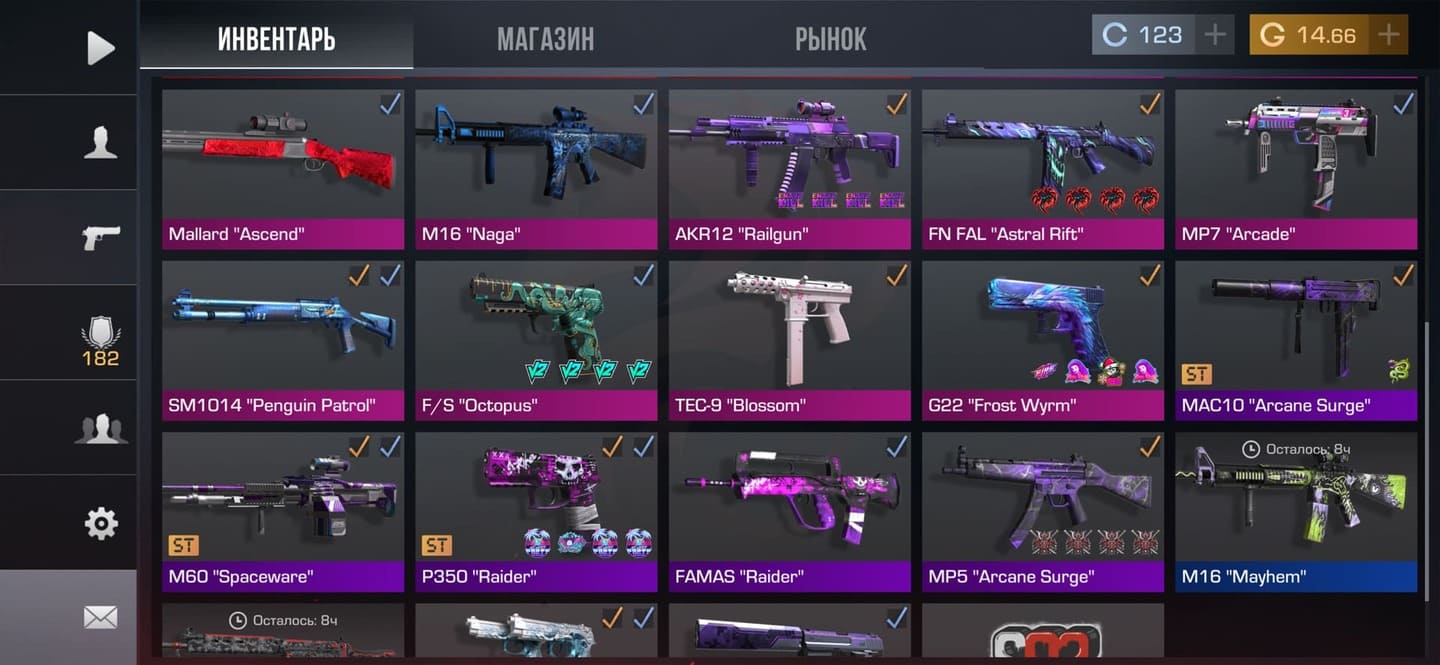The image size is (1440, 665).
Task: Tap the play arrow in sidebar
Action: (x=100, y=47)
